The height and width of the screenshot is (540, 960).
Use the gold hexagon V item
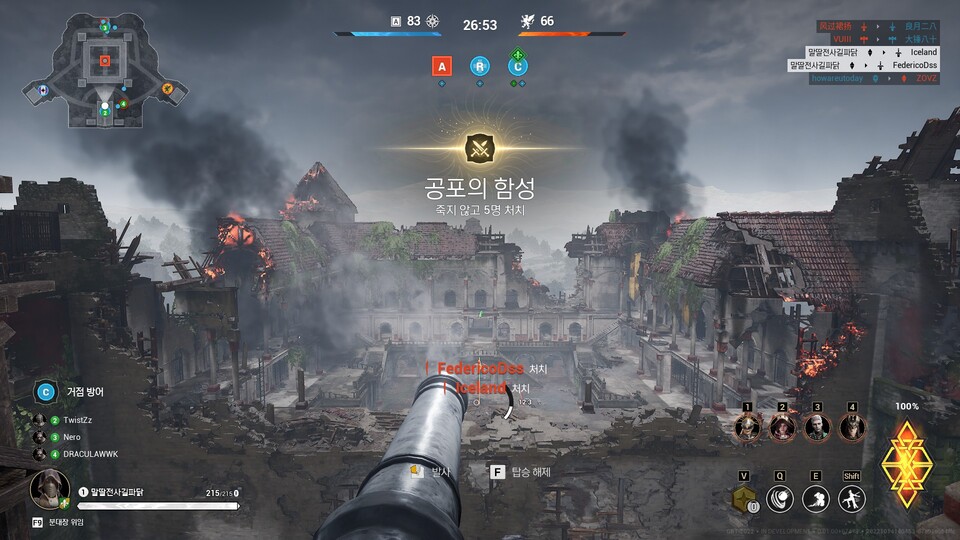743,499
